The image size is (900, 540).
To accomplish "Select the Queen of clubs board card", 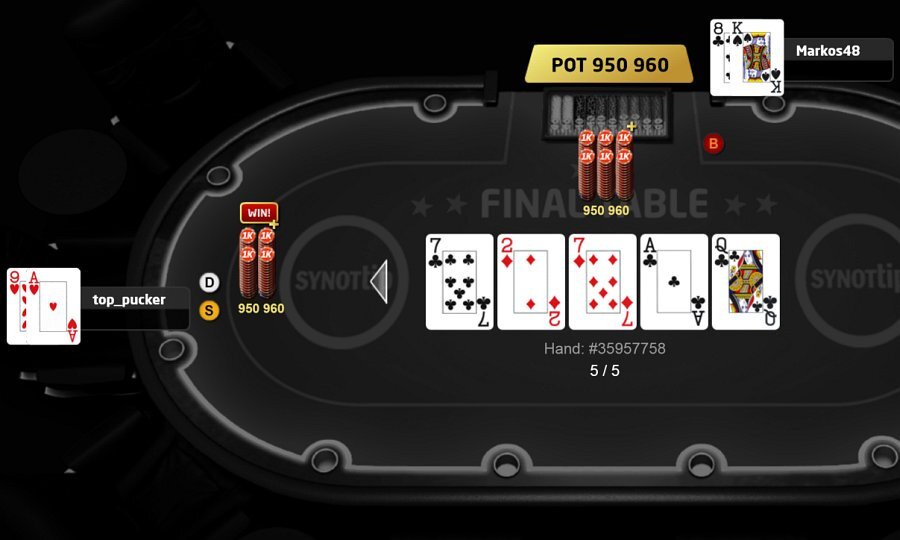I will point(745,282).
